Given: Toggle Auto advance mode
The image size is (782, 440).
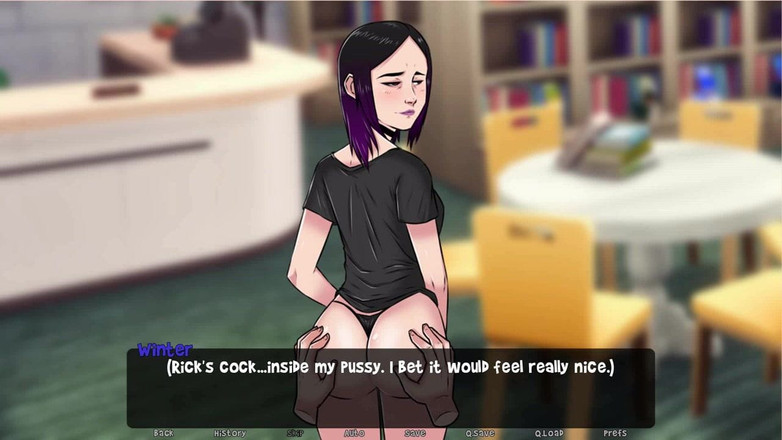Looking at the screenshot, I should 354,433.
